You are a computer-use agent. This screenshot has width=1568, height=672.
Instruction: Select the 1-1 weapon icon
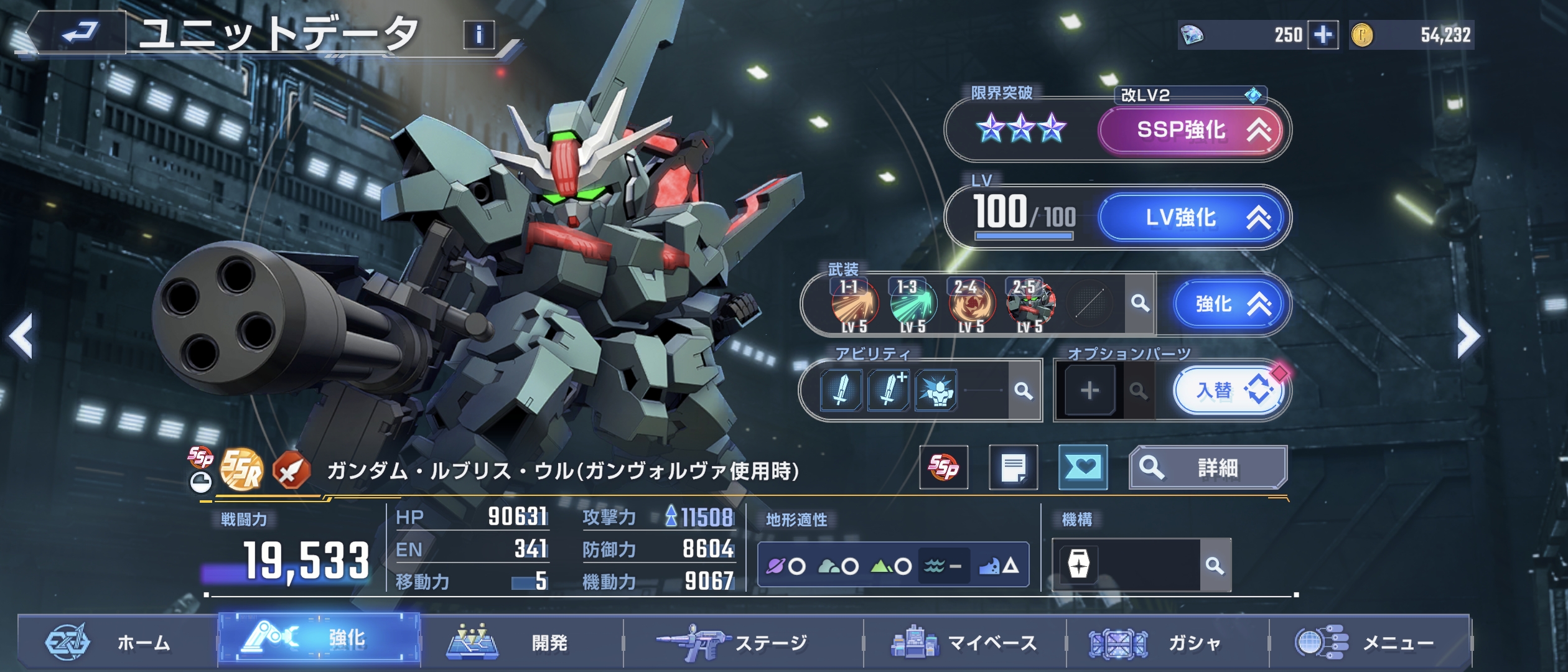tap(854, 304)
